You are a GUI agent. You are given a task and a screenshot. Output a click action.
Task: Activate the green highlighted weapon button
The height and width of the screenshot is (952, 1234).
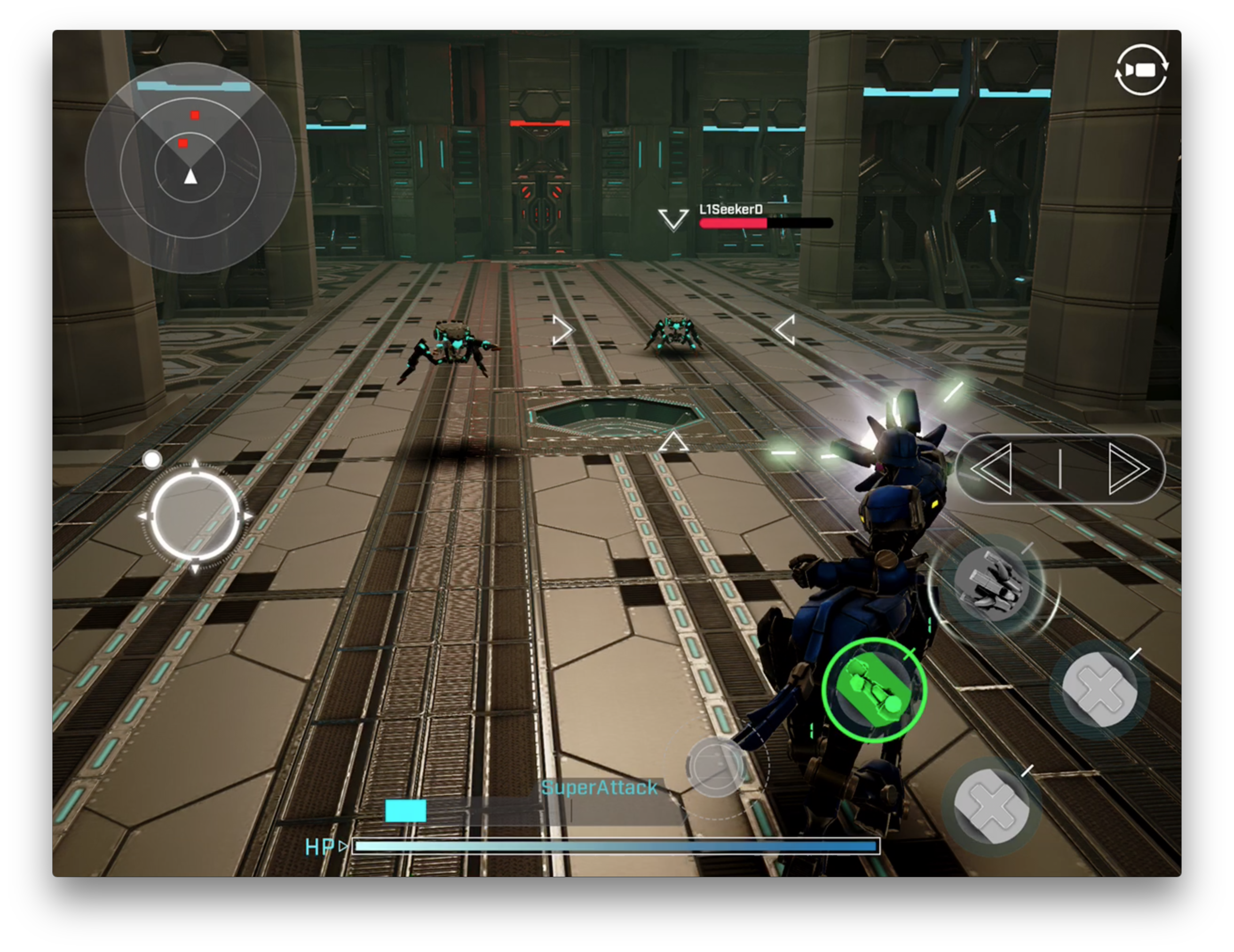[874, 690]
